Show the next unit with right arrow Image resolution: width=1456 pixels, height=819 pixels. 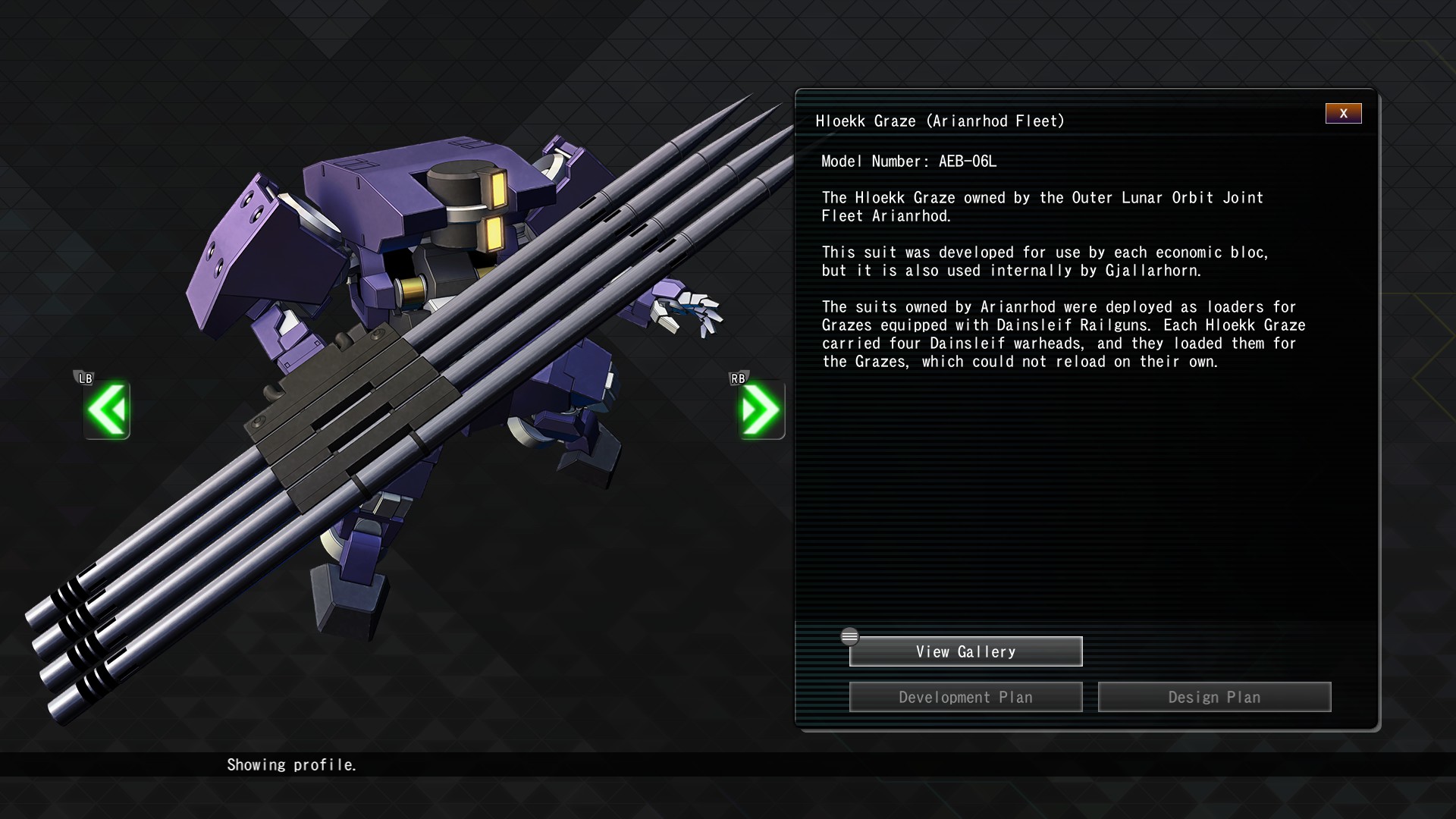pos(761,409)
